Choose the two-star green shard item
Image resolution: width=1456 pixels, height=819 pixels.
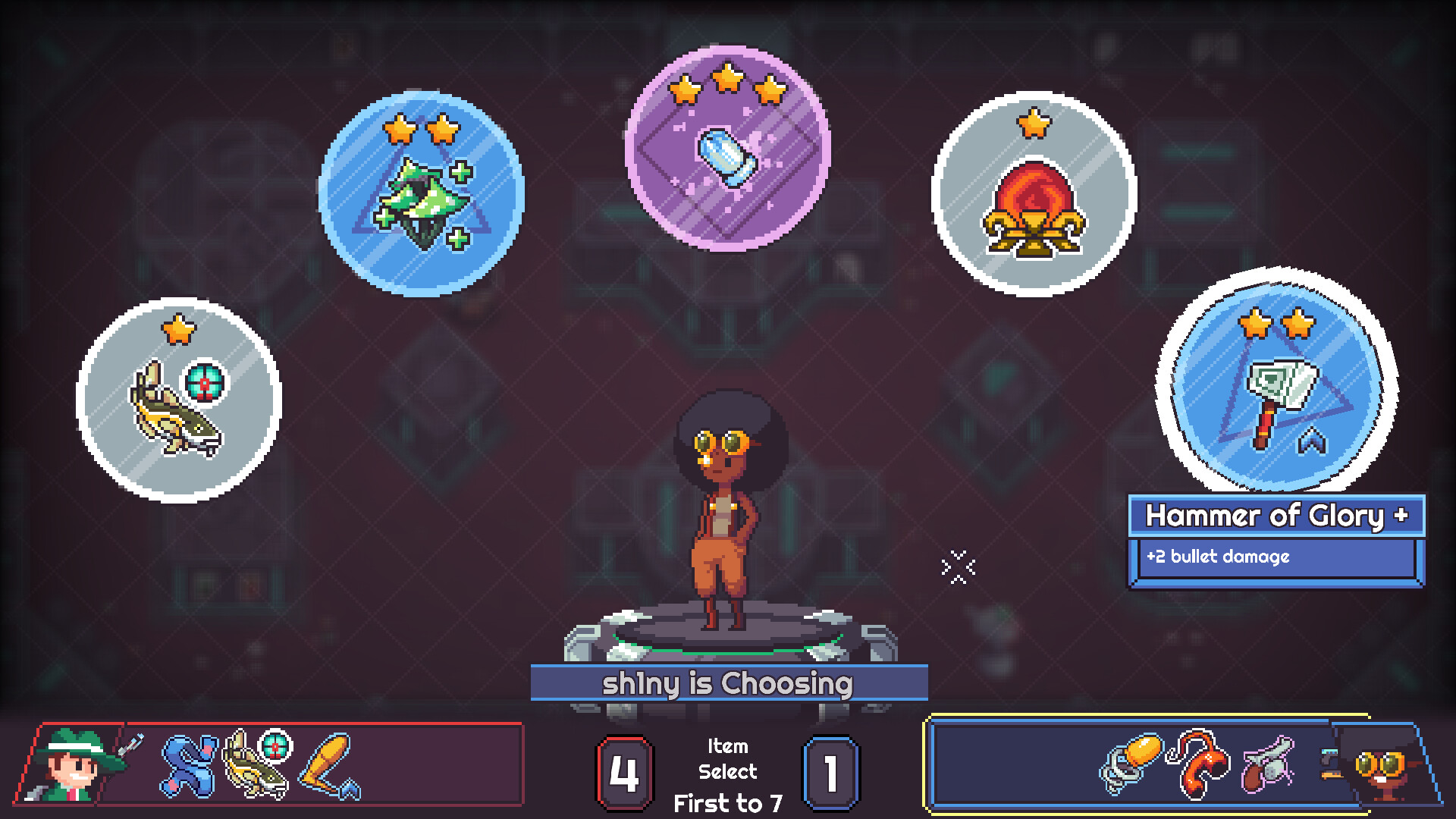(425, 193)
